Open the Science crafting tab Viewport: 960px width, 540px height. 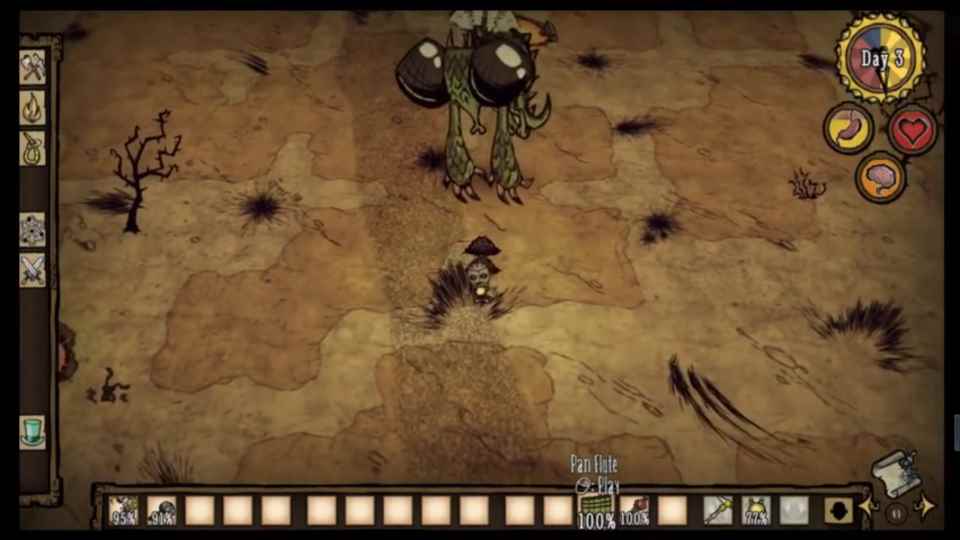33,229
